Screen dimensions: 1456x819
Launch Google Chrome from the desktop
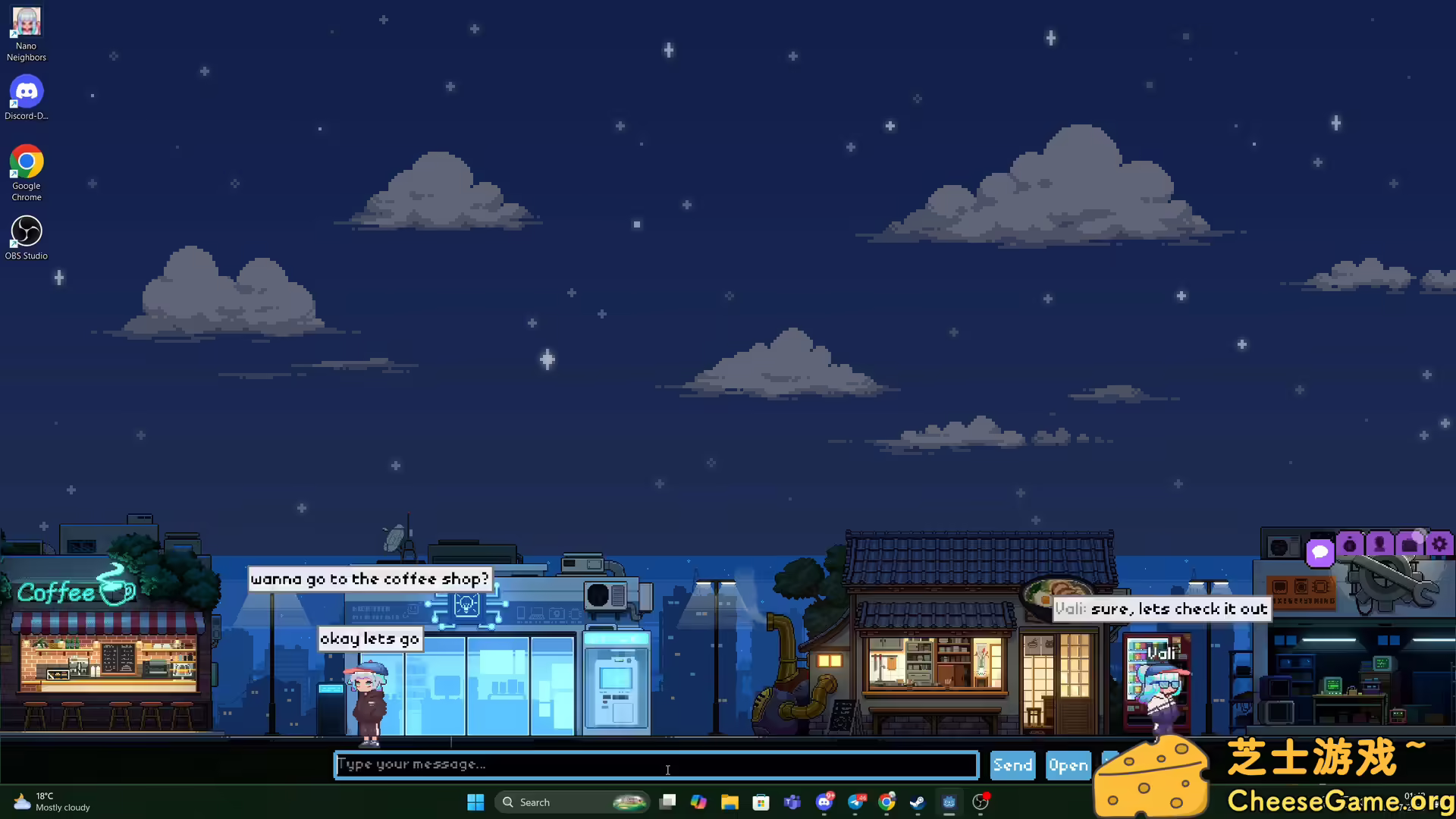pos(26,162)
